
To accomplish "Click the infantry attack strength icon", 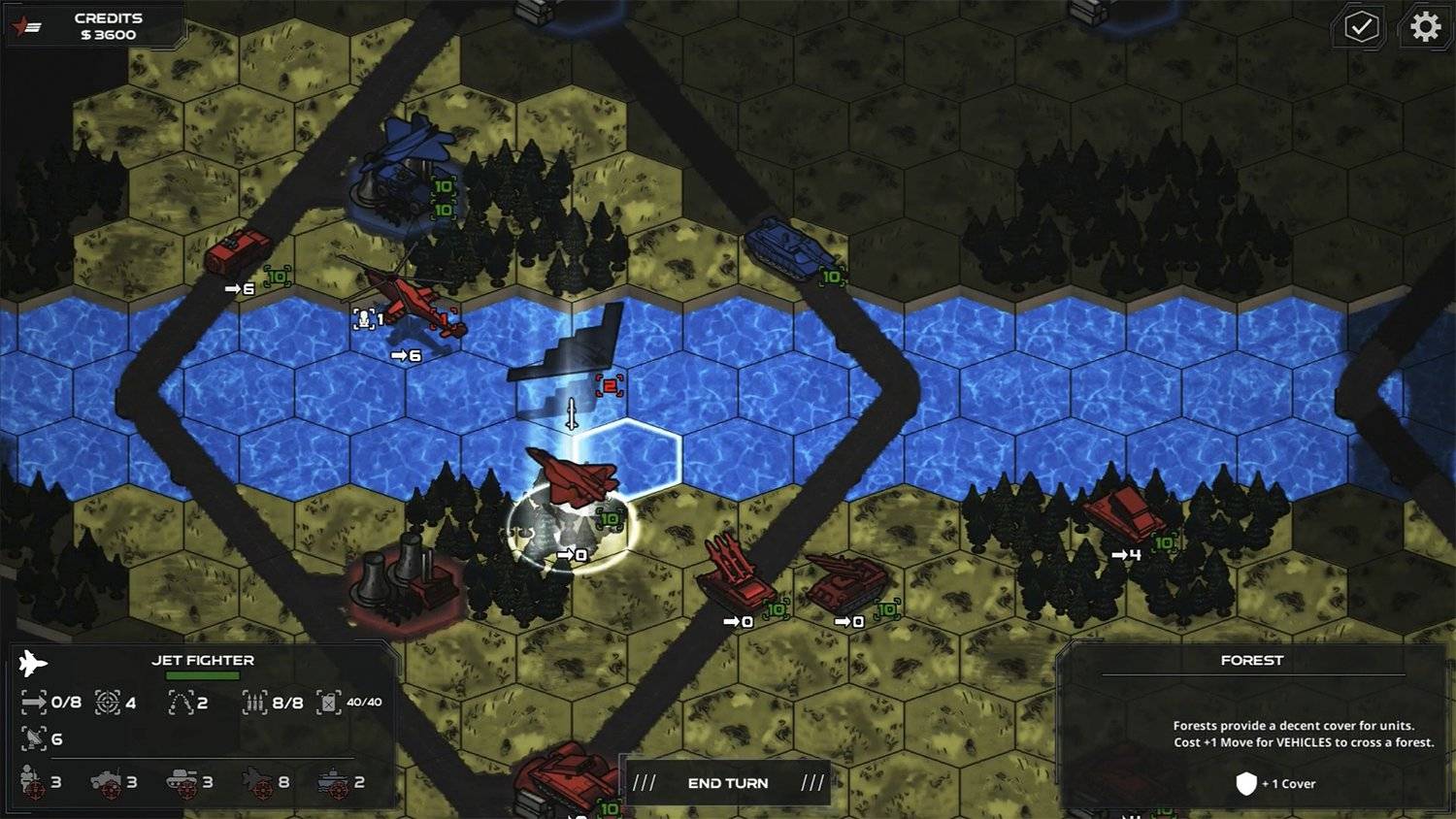I will click(28, 780).
